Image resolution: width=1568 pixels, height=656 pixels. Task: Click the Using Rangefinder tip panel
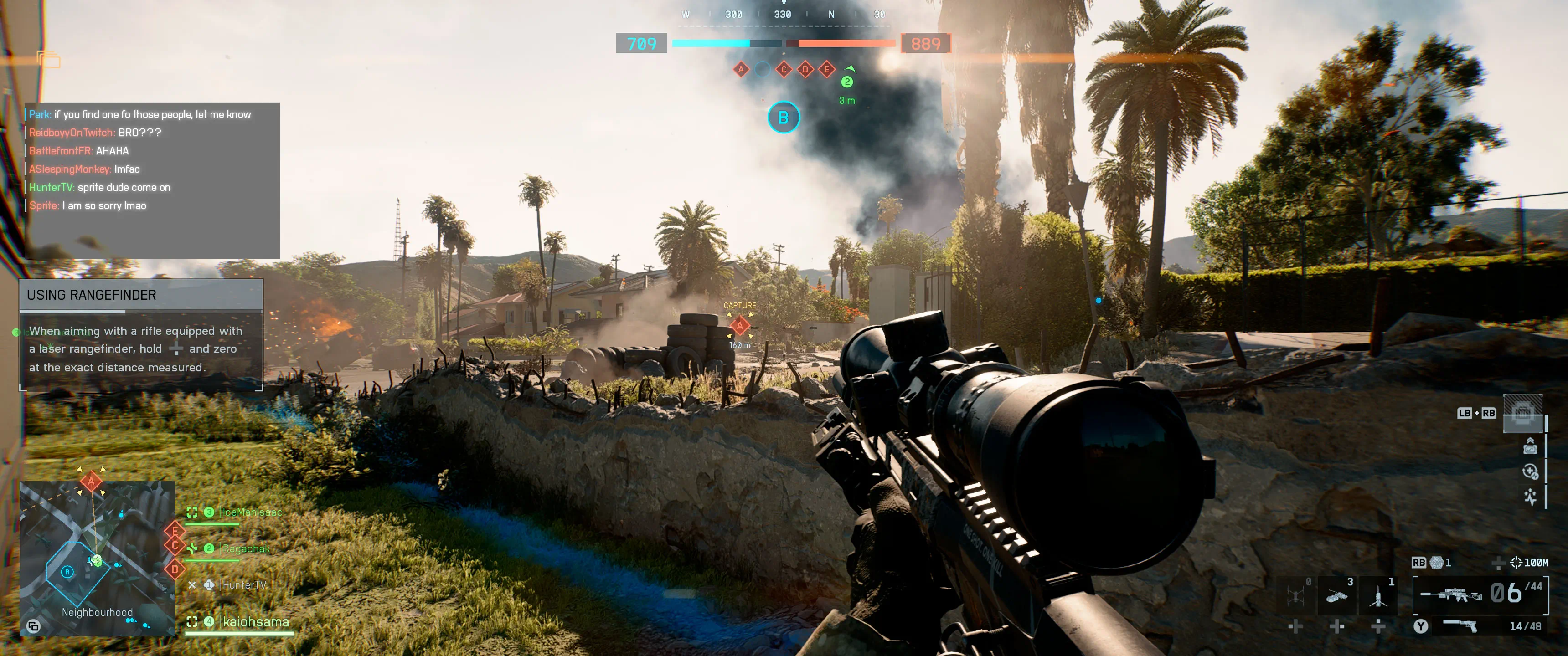141,335
